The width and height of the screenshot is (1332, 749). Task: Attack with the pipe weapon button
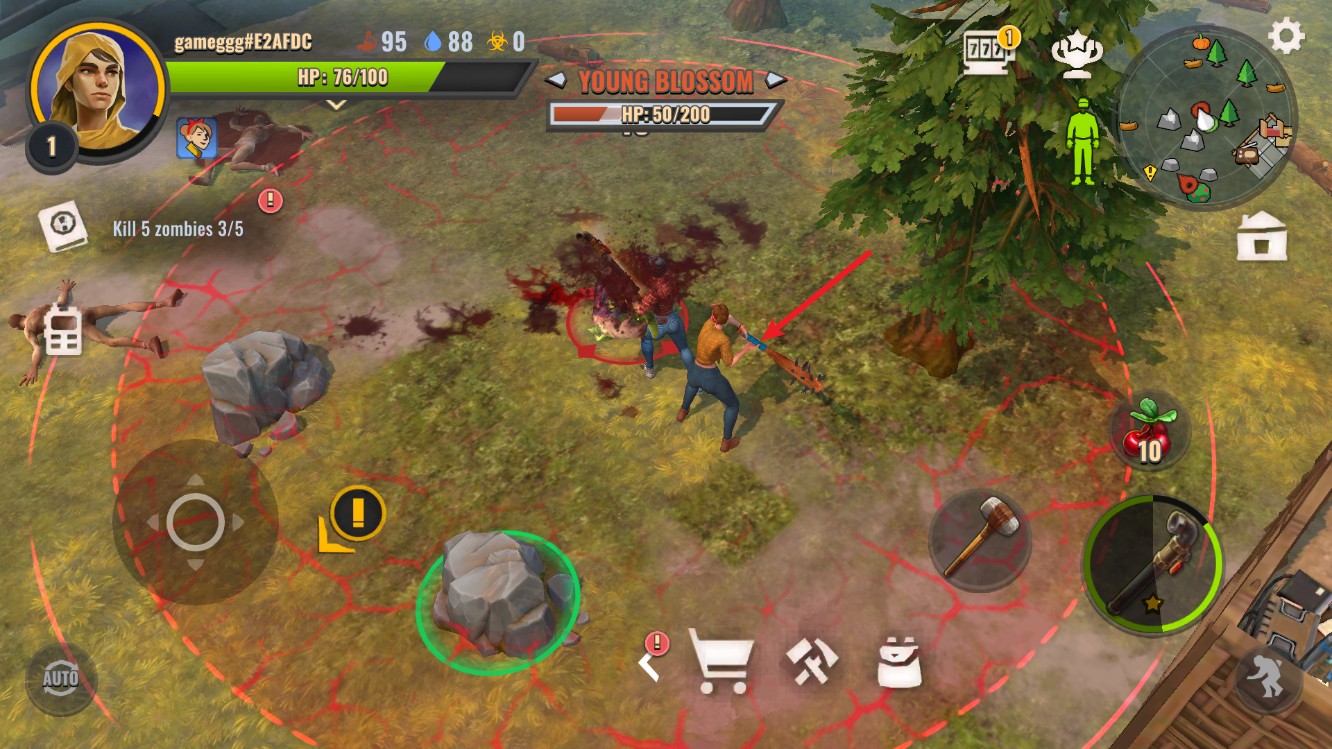tap(1152, 564)
